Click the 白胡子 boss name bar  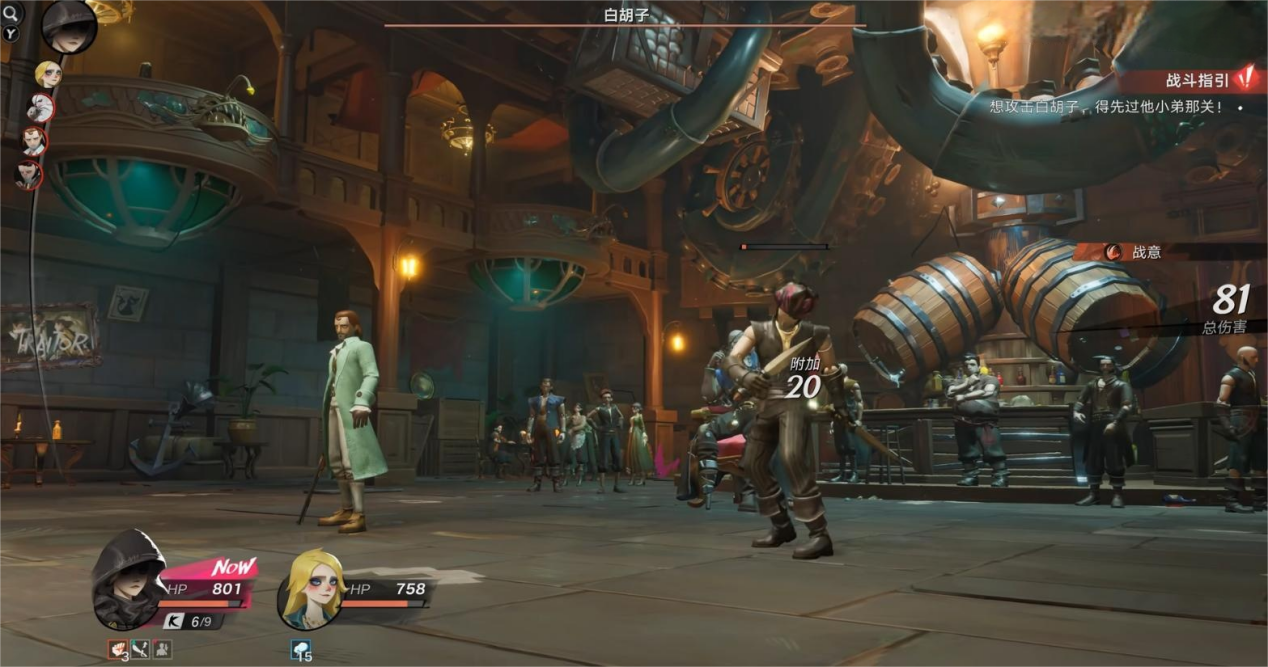tap(624, 16)
